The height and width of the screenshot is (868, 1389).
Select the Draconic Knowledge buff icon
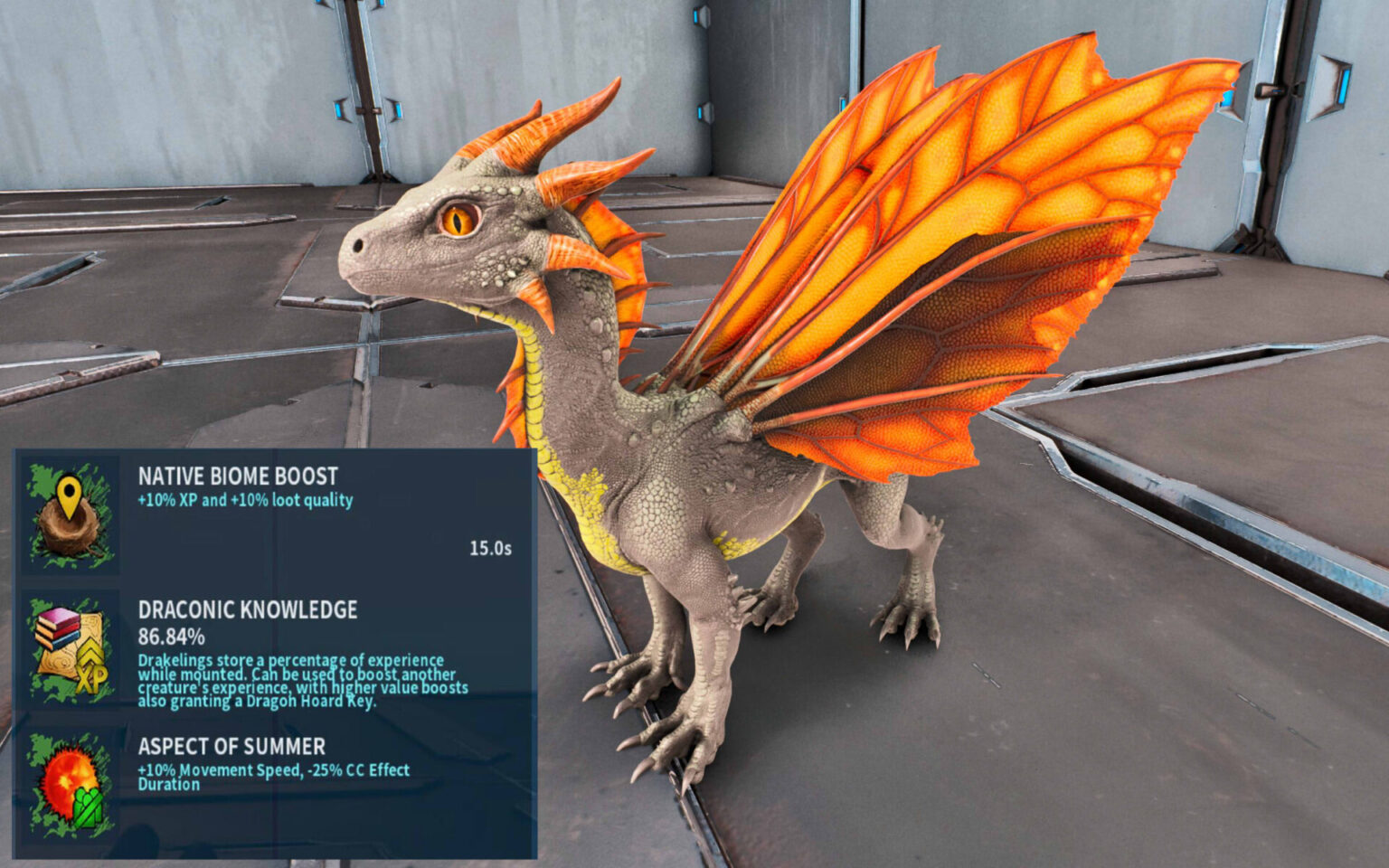click(71, 651)
